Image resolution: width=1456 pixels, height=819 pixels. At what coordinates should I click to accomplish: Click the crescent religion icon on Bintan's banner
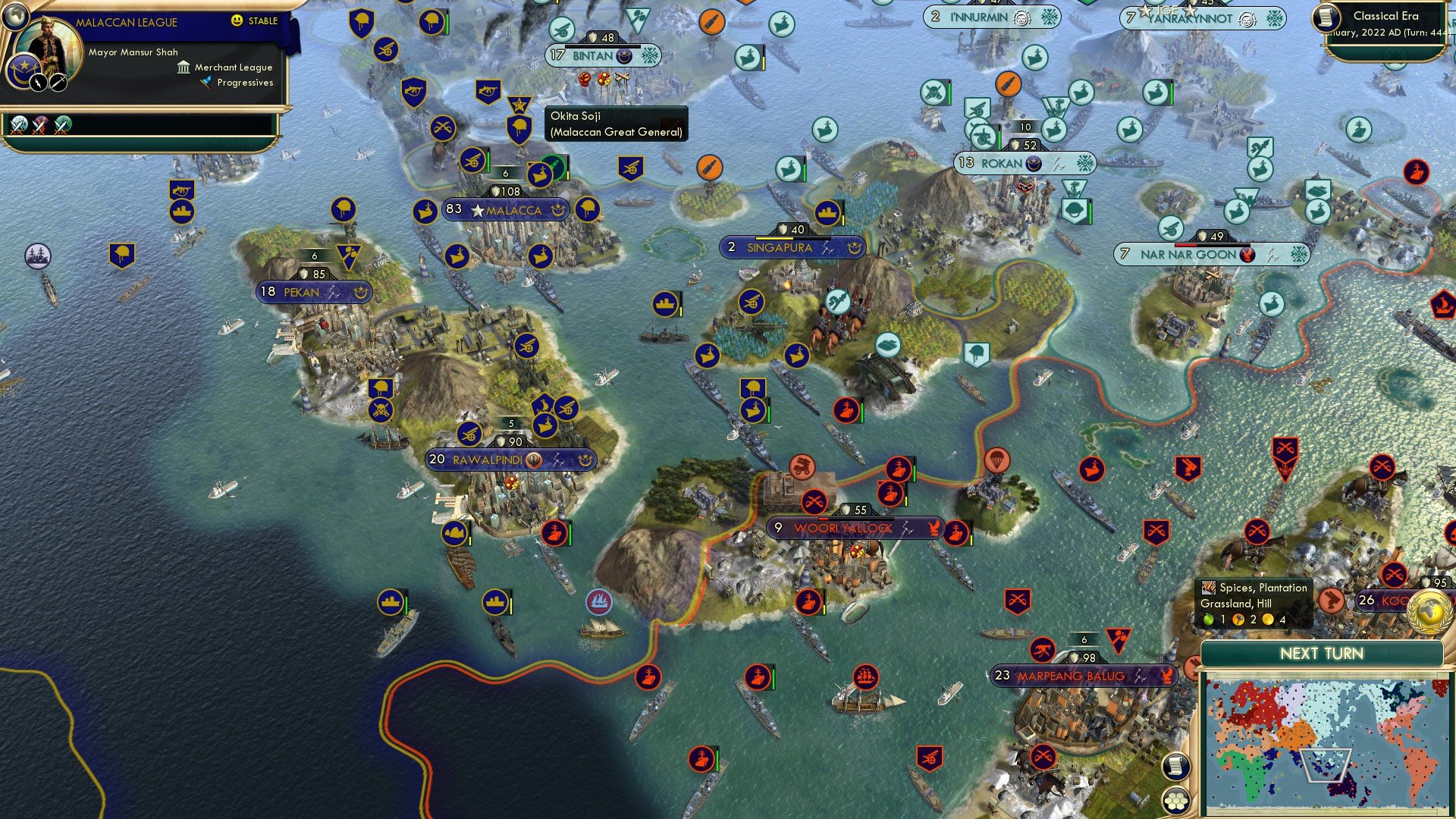[x=625, y=55]
